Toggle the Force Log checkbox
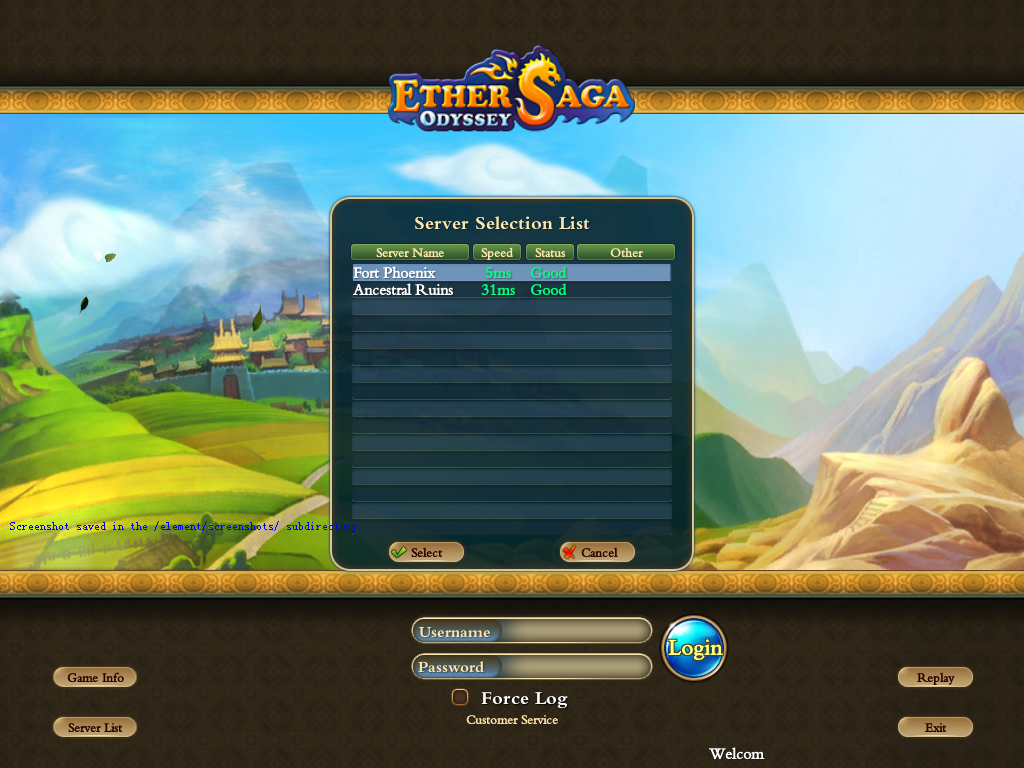The image size is (1024, 768). (460, 697)
